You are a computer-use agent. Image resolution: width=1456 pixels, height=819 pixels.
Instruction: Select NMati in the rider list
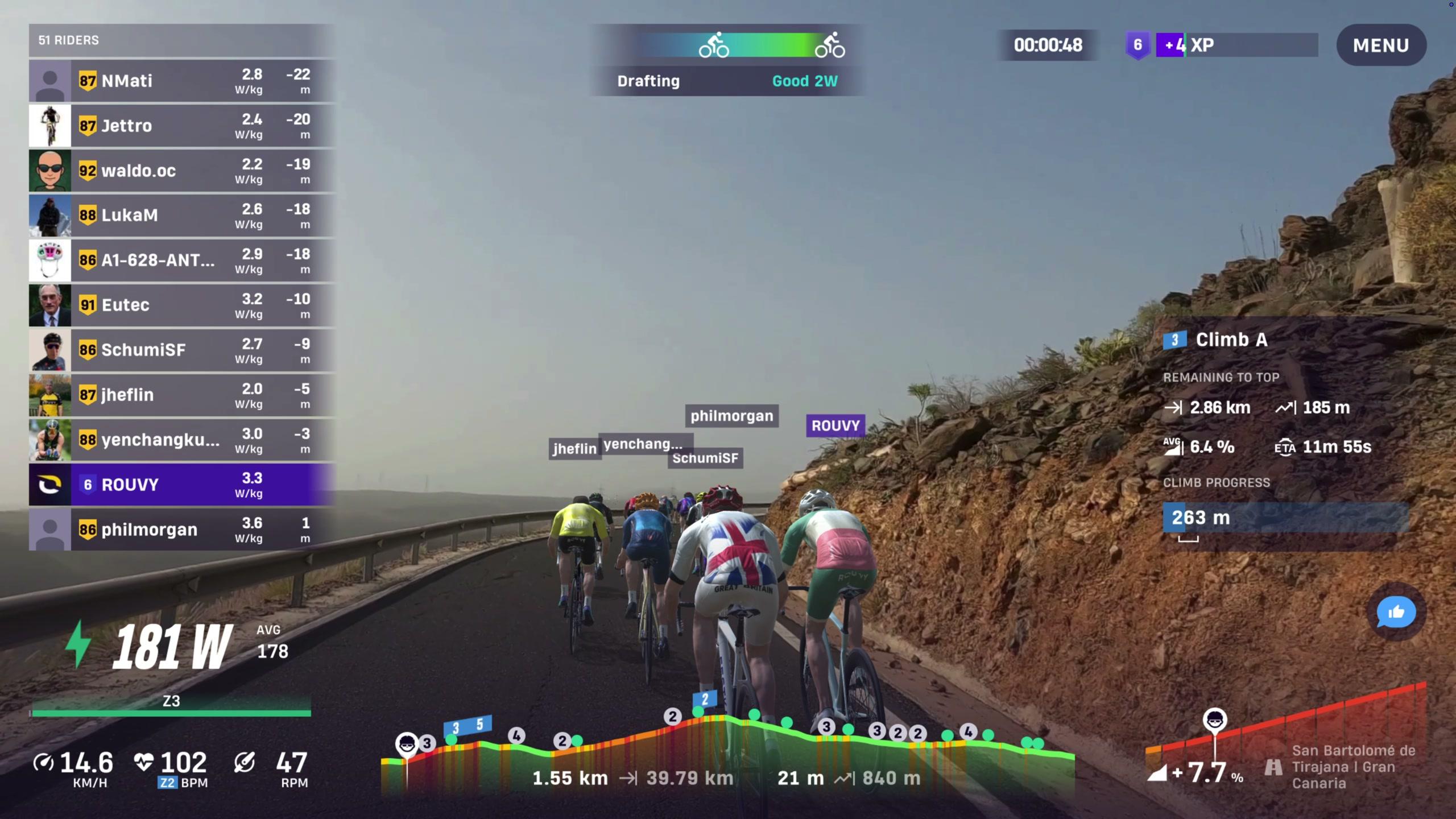(x=182, y=81)
